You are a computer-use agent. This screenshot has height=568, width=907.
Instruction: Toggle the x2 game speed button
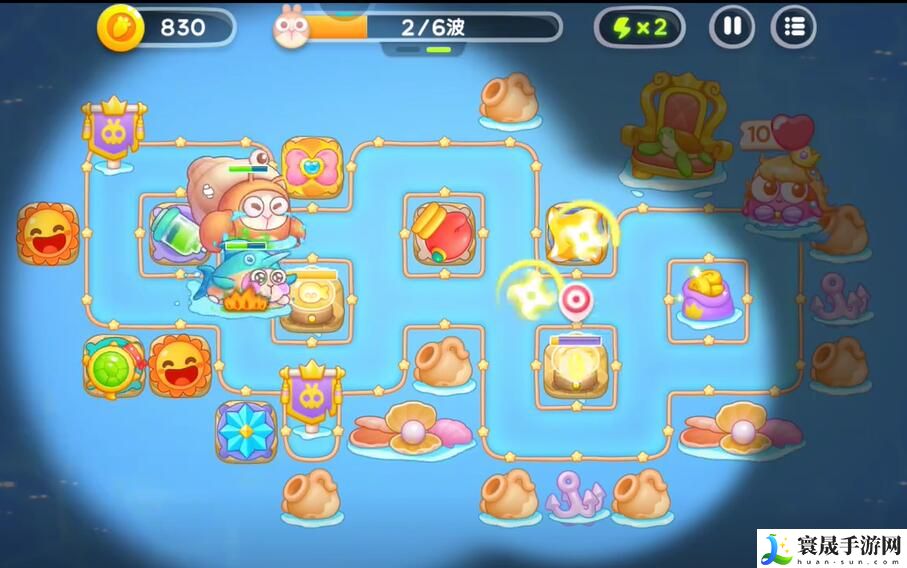[x=640, y=27]
